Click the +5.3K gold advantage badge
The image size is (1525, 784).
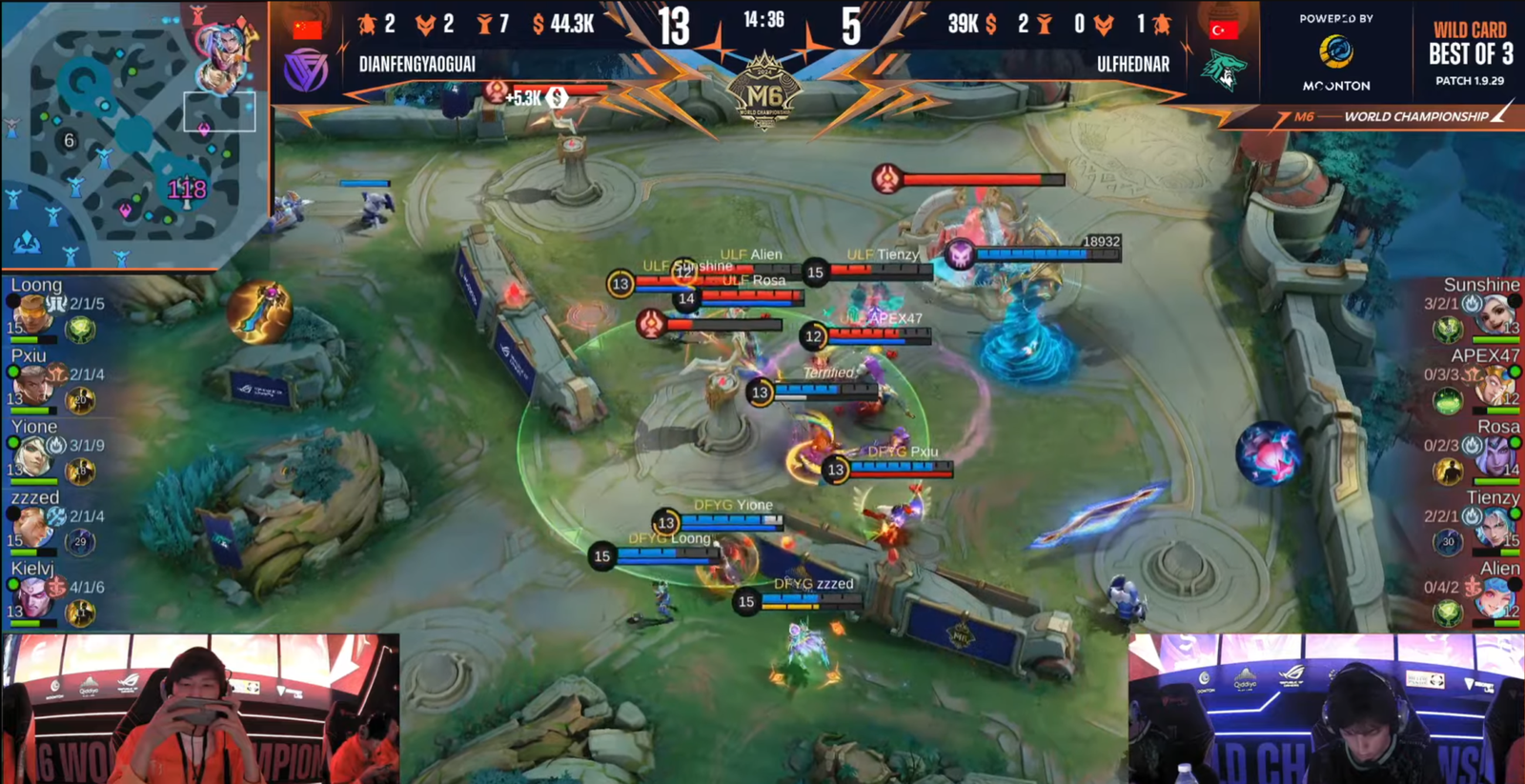[x=520, y=95]
